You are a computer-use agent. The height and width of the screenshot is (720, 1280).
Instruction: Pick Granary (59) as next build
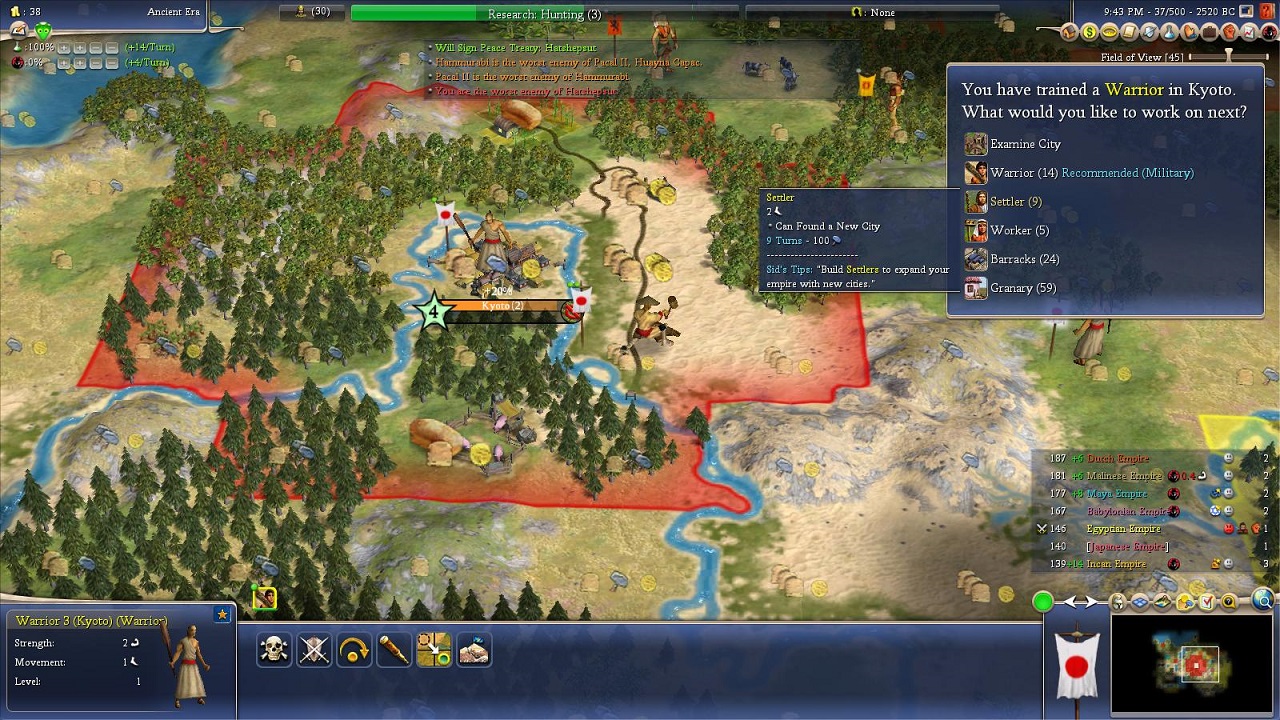(1022, 289)
